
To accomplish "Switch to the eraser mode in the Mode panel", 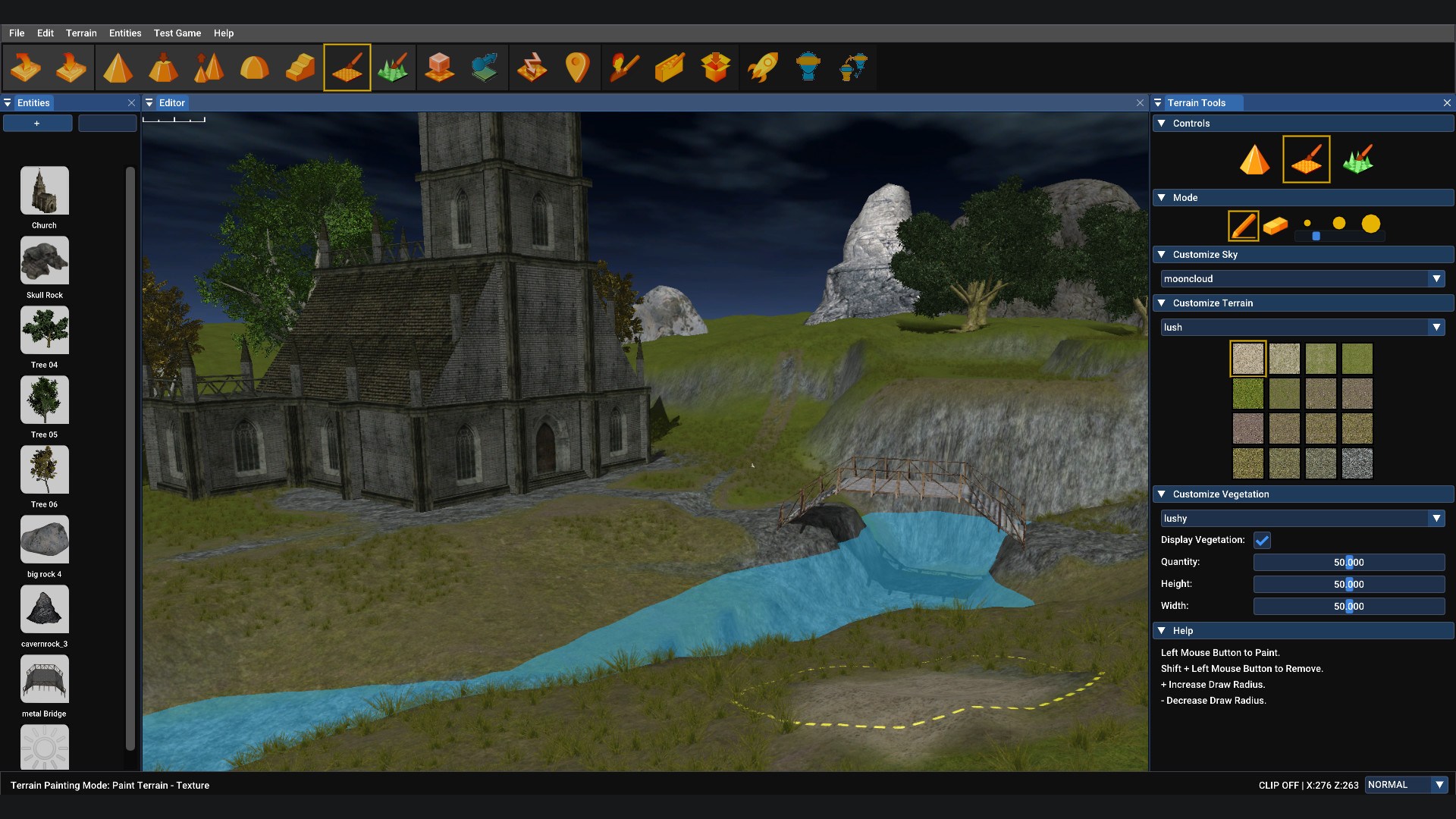I will [1274, 225].
